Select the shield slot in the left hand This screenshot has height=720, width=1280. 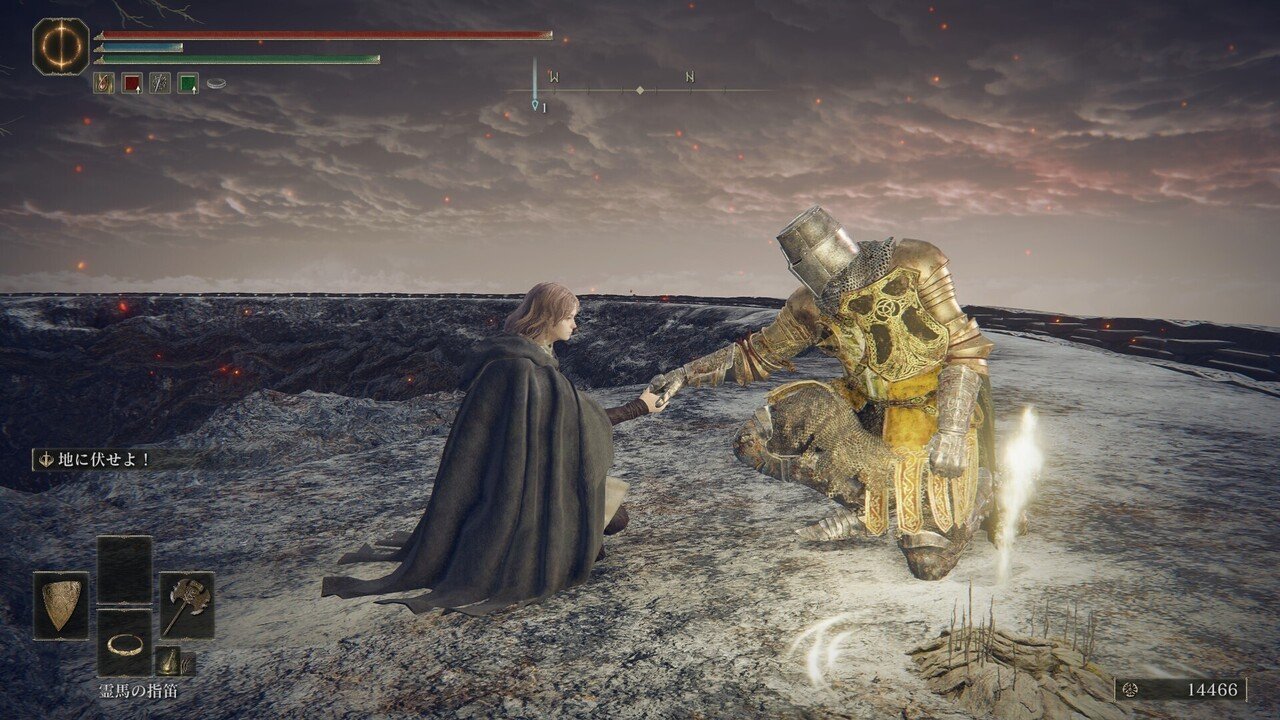(61, 605)
